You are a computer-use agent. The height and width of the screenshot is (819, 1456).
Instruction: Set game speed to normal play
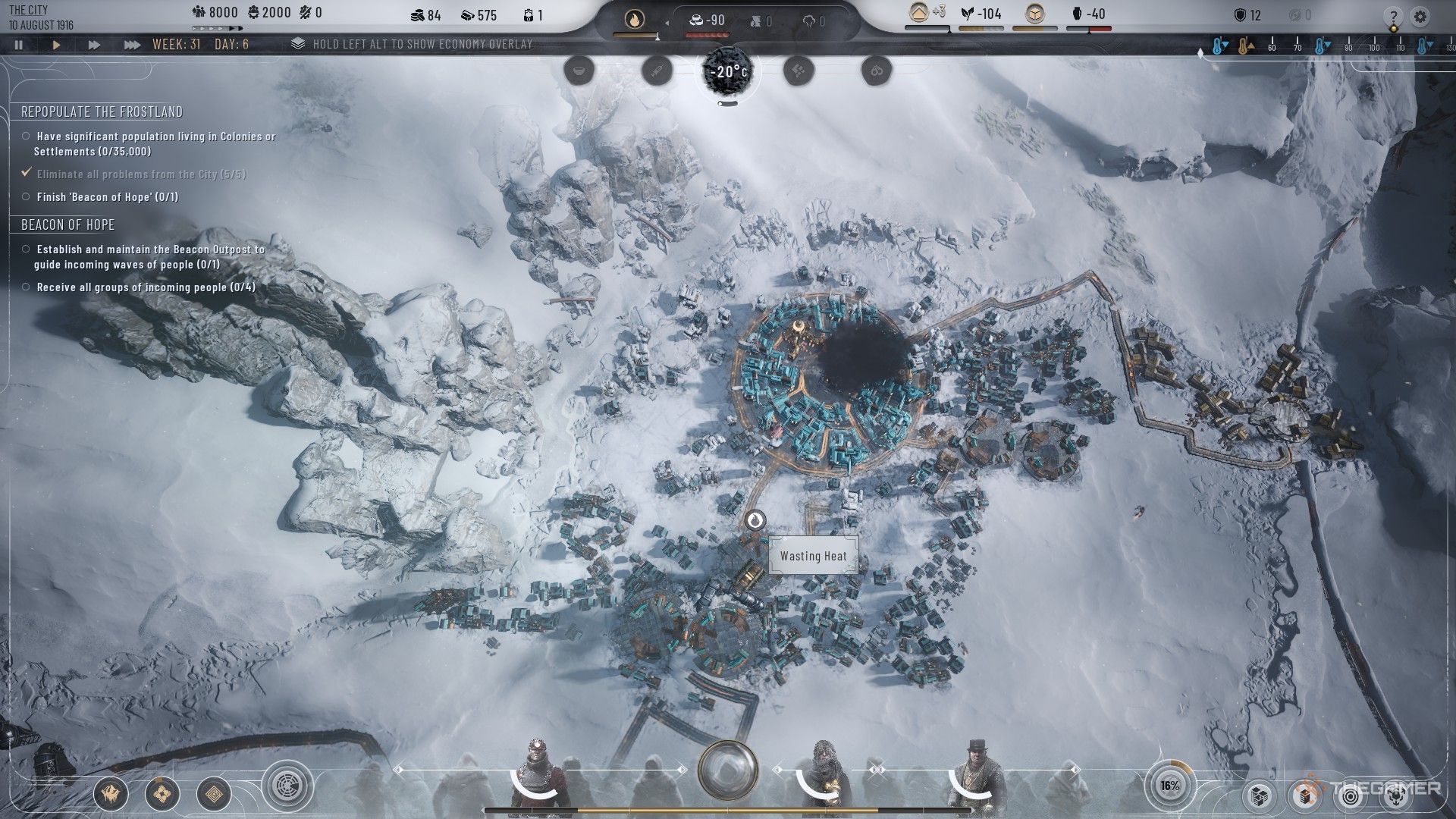click(56, 45)
